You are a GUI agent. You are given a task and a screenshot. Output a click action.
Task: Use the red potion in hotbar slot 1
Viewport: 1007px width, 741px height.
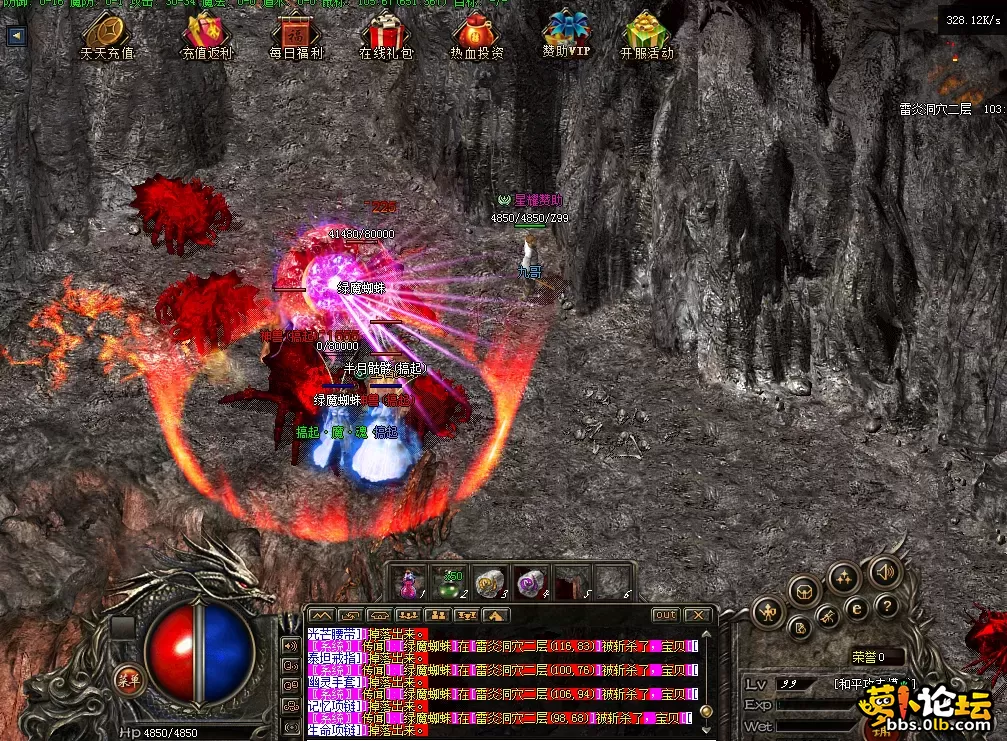(409, 582)
